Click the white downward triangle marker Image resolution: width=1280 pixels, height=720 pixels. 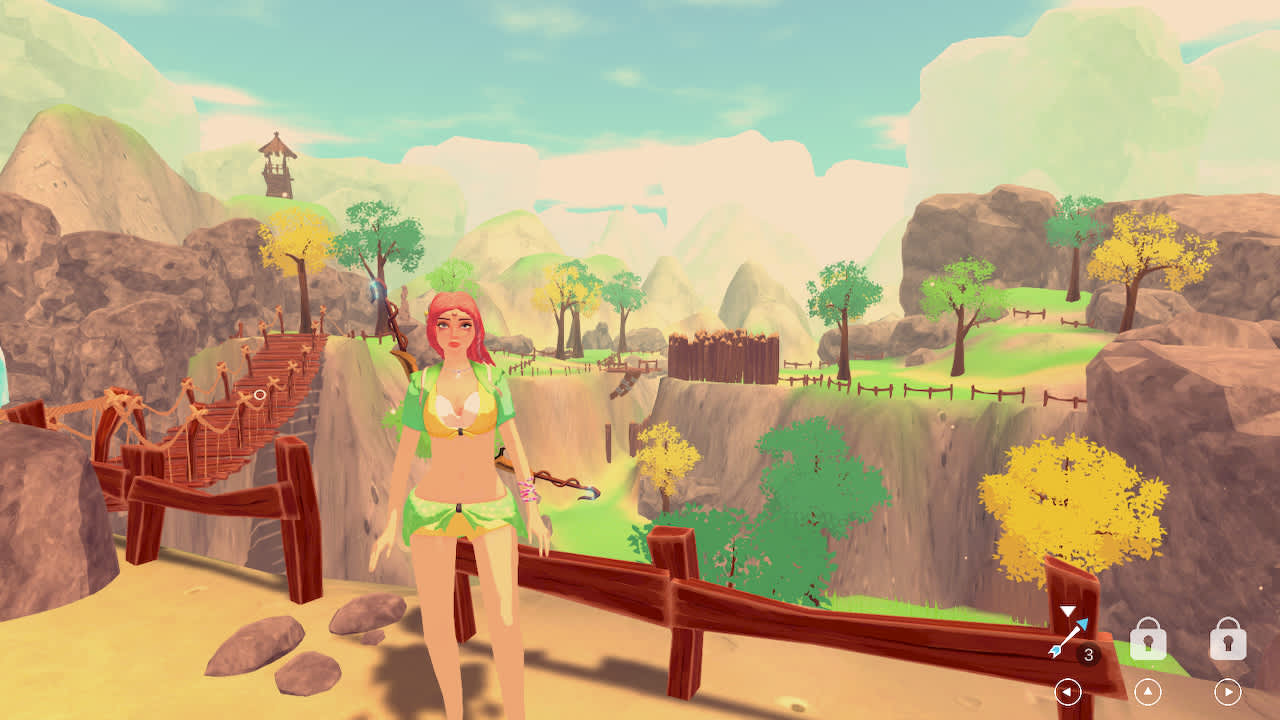point(1067,611)
